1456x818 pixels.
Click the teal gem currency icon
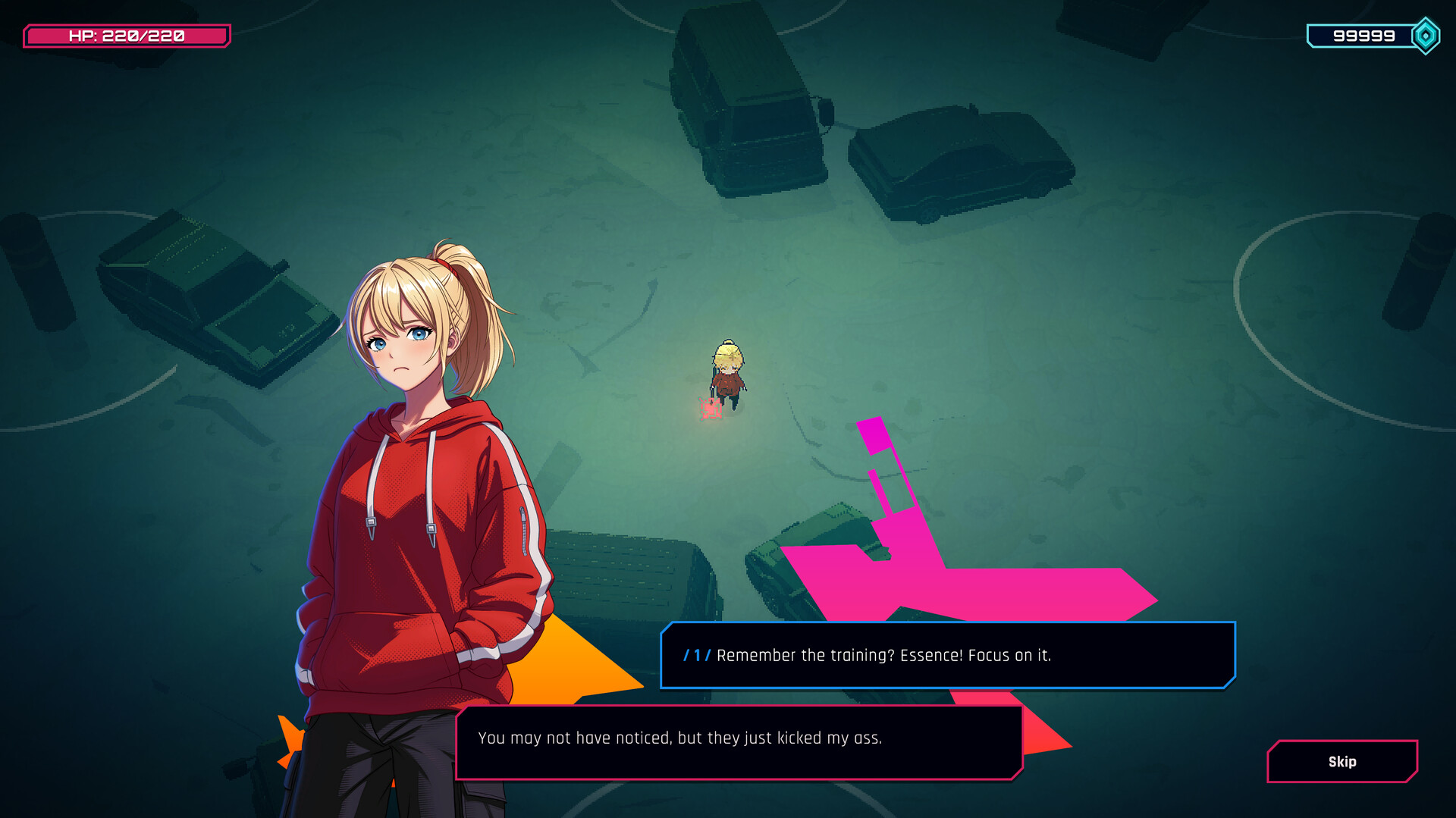[1424, 35]
